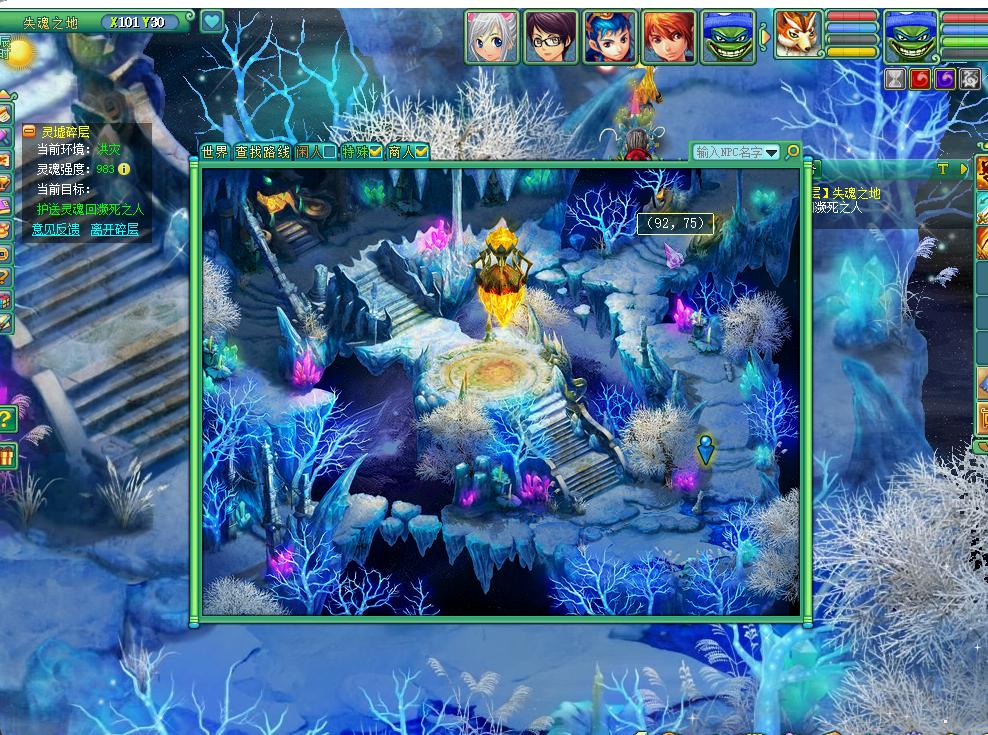Click the yellow question mark help button
Viewport: 988px width, 735px height.
tap(7, 418)
